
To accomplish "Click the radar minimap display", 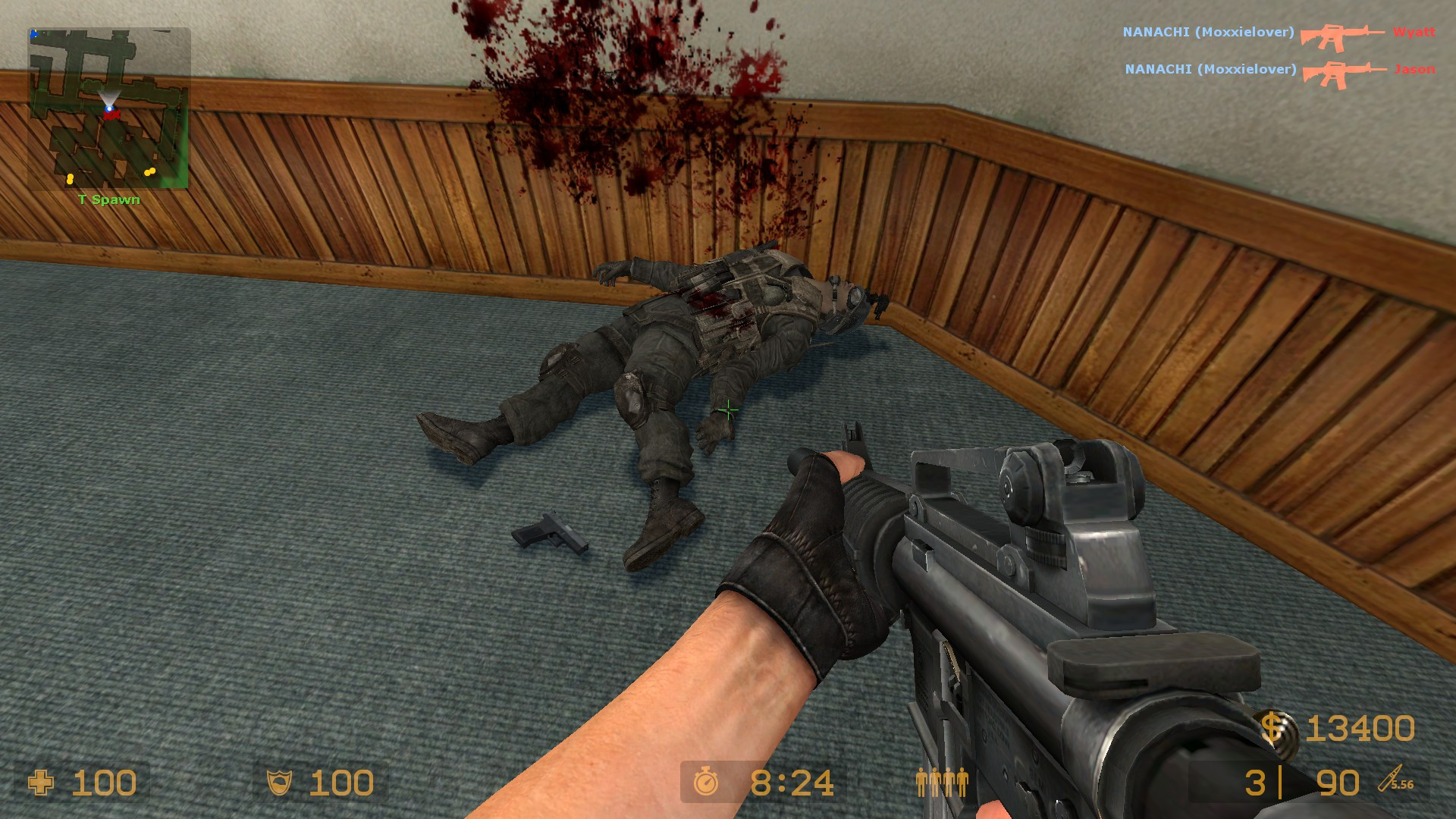I will click(110, 106).
